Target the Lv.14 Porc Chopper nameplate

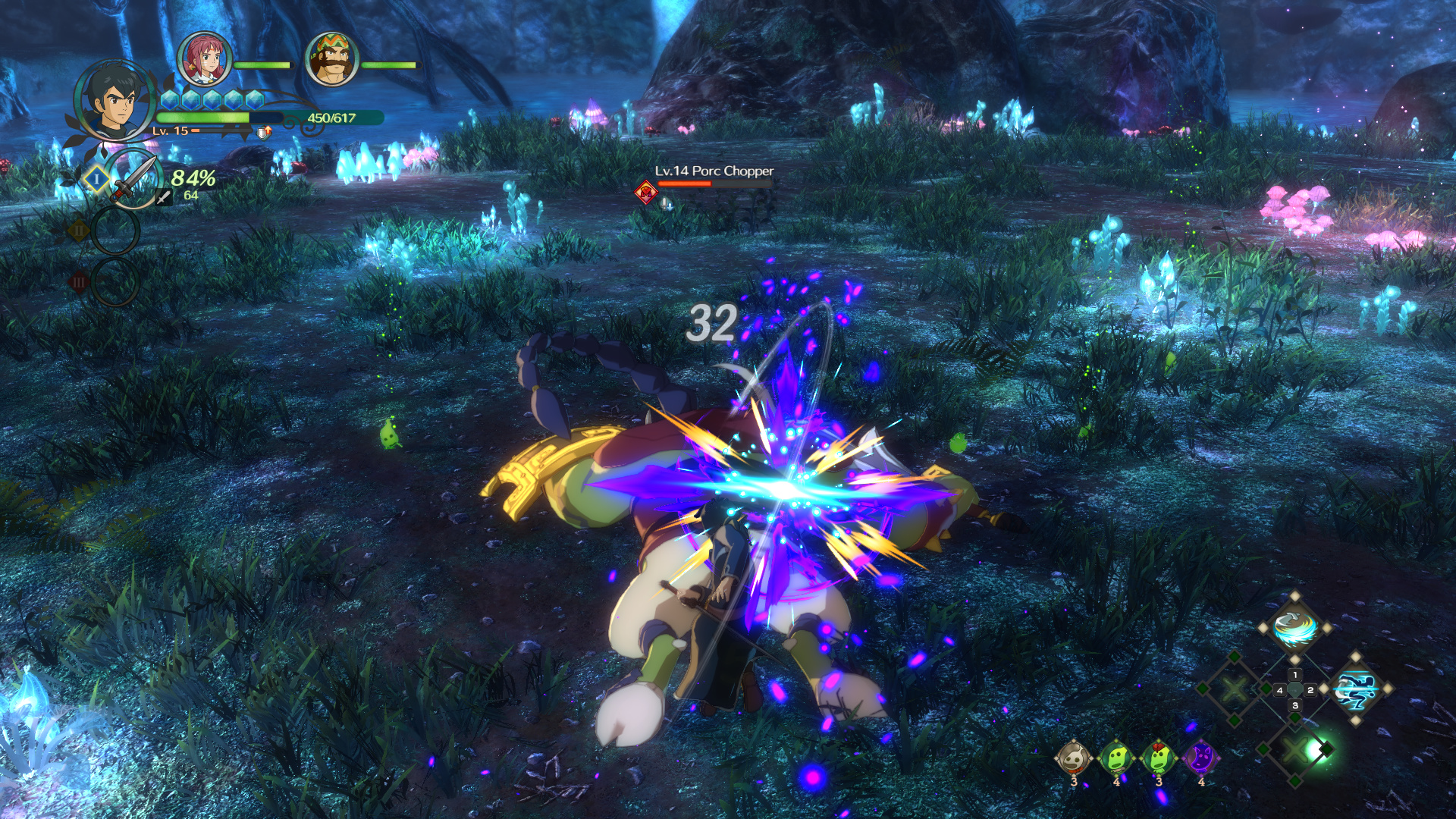pyautogui.click(x=714, y=171)
